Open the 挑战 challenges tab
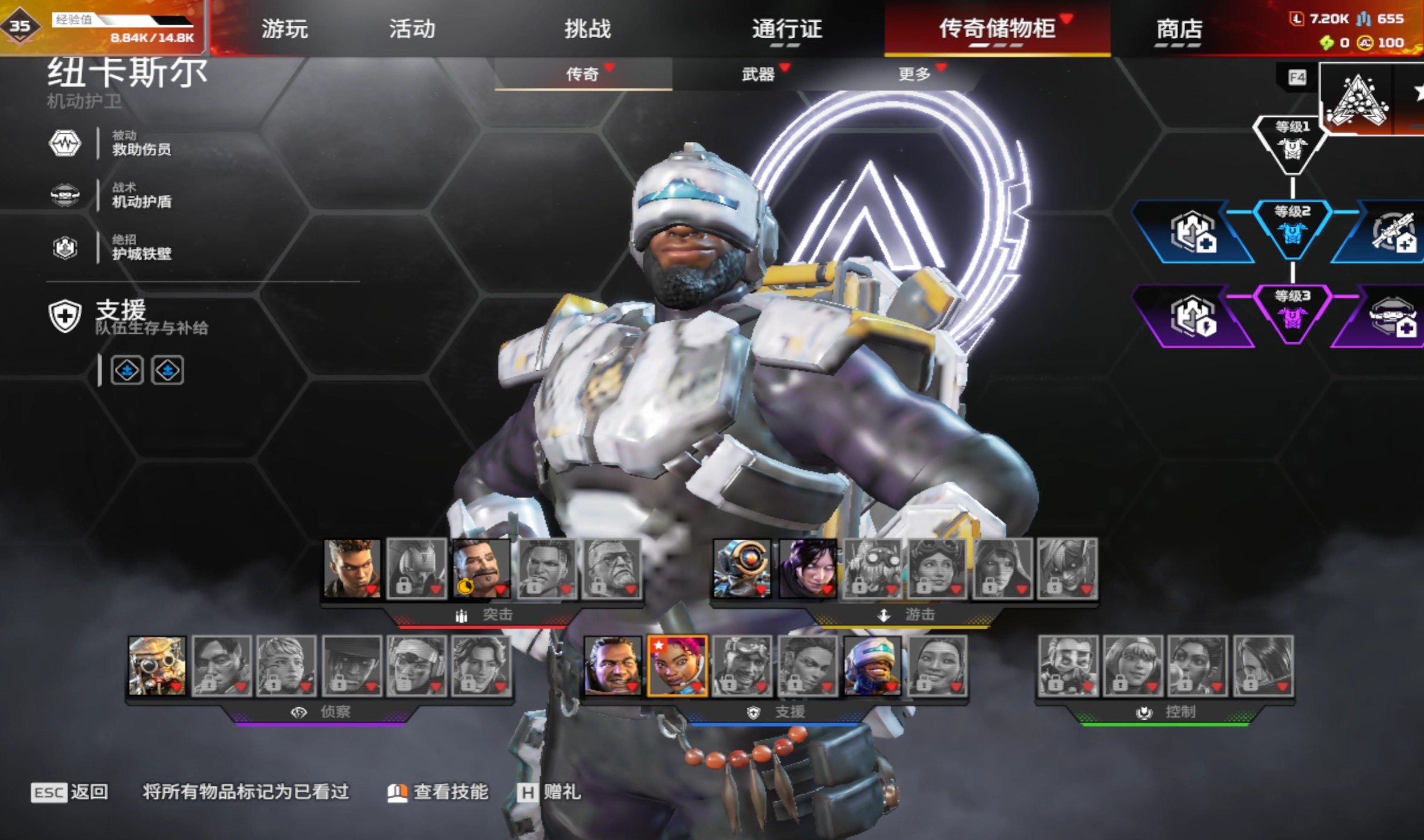Screen dimensions: 1424x840 [x=588, y=29]
